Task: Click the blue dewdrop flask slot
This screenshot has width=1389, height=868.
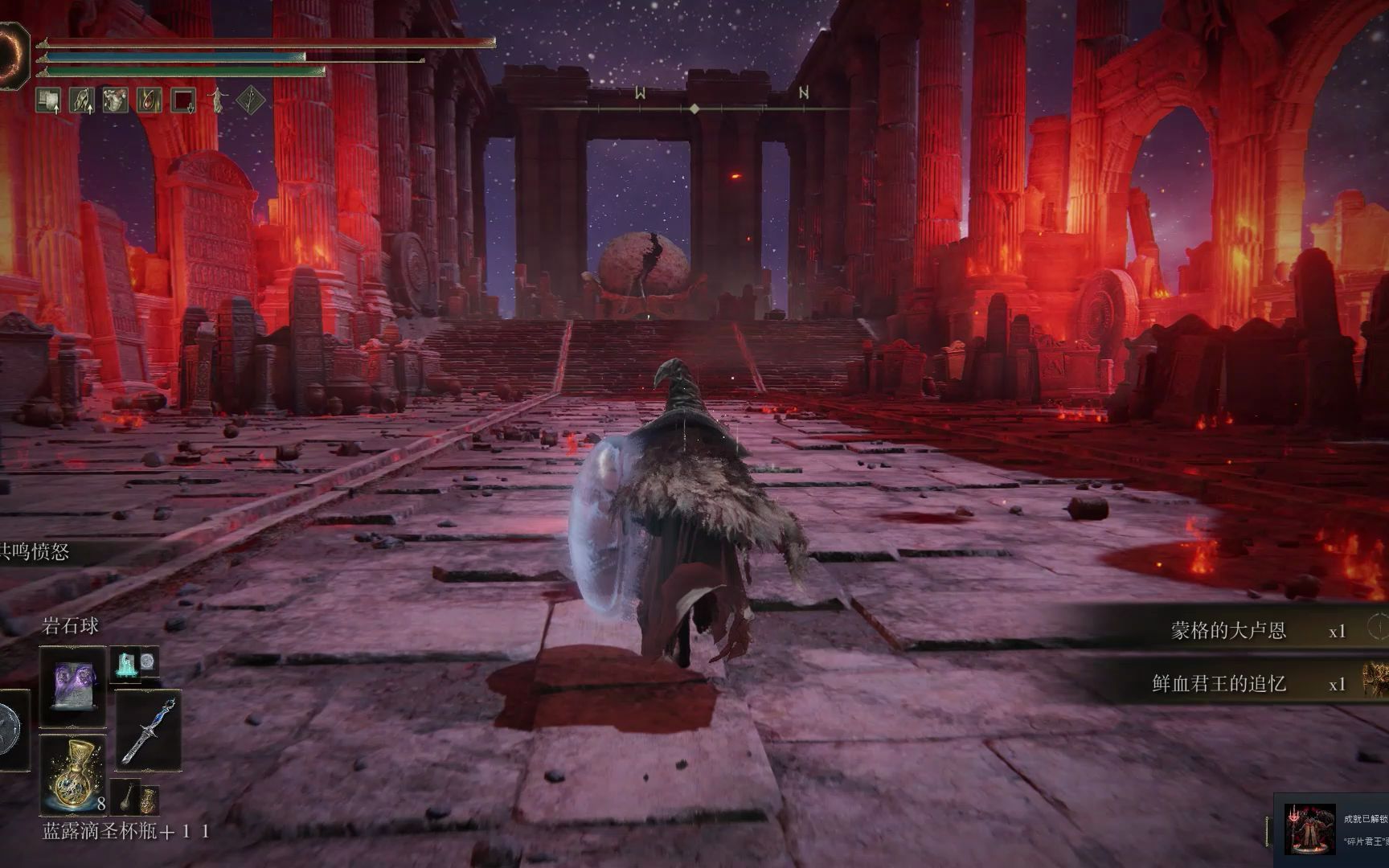Action: 72,772
